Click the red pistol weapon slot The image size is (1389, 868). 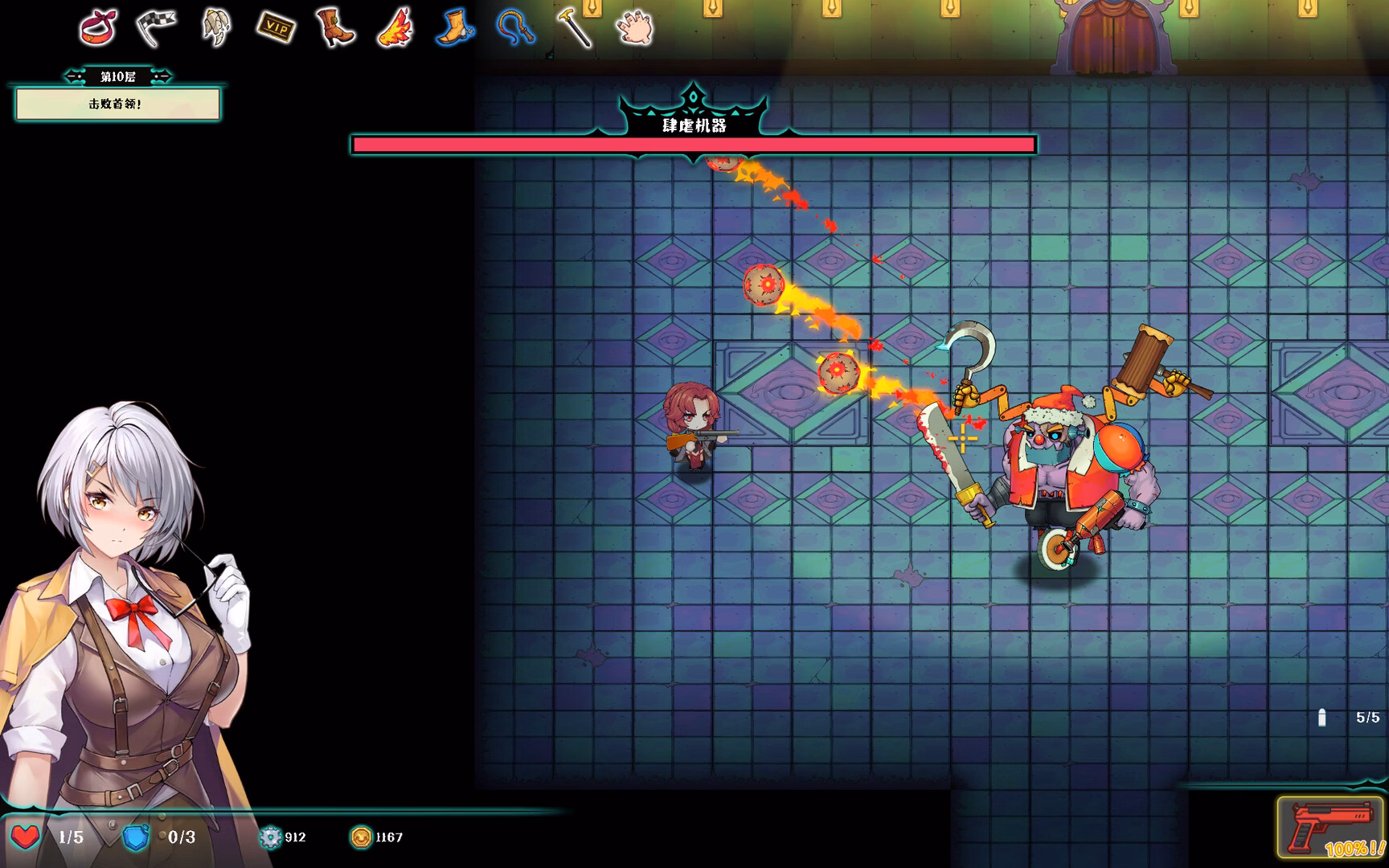click(x=1330, y=828)
